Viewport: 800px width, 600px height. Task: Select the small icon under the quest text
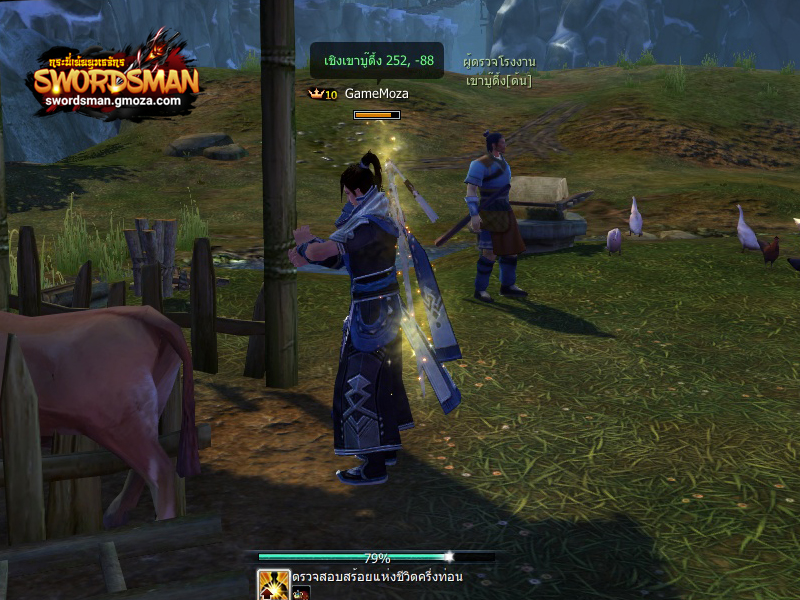pos(301,593)
